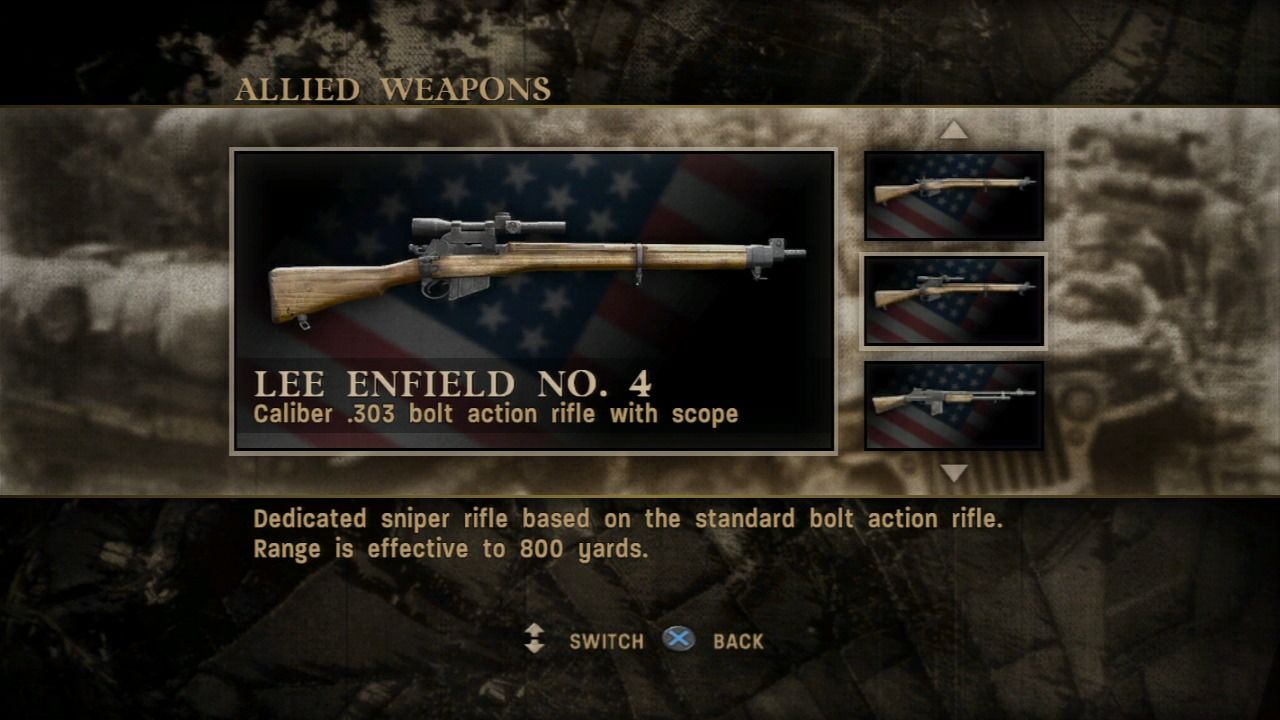
Task: Select the unscoped bolt action rifle thumbnail
Action: (x=954, y=195)
